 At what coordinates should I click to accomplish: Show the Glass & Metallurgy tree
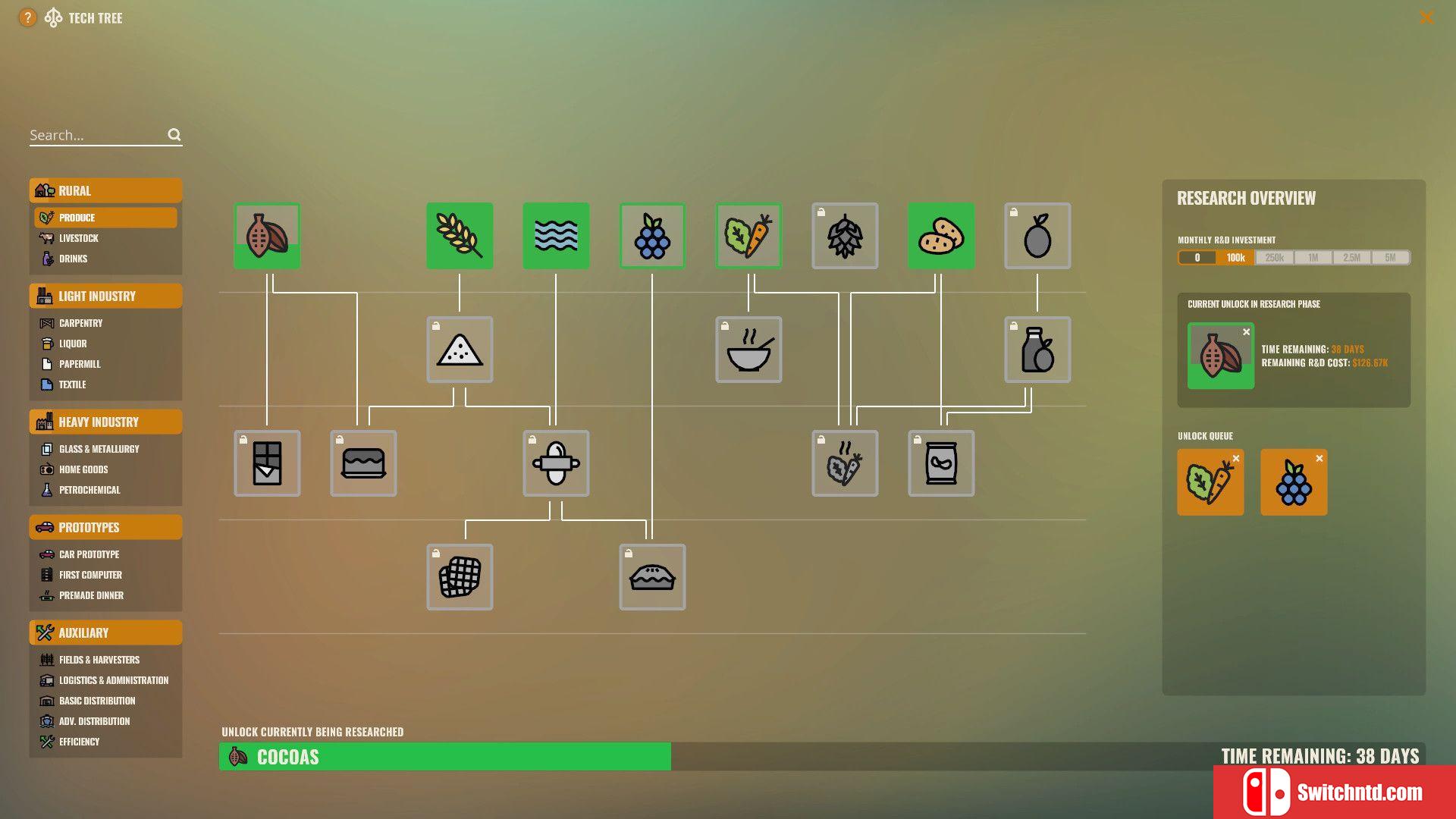pos(99,449)
